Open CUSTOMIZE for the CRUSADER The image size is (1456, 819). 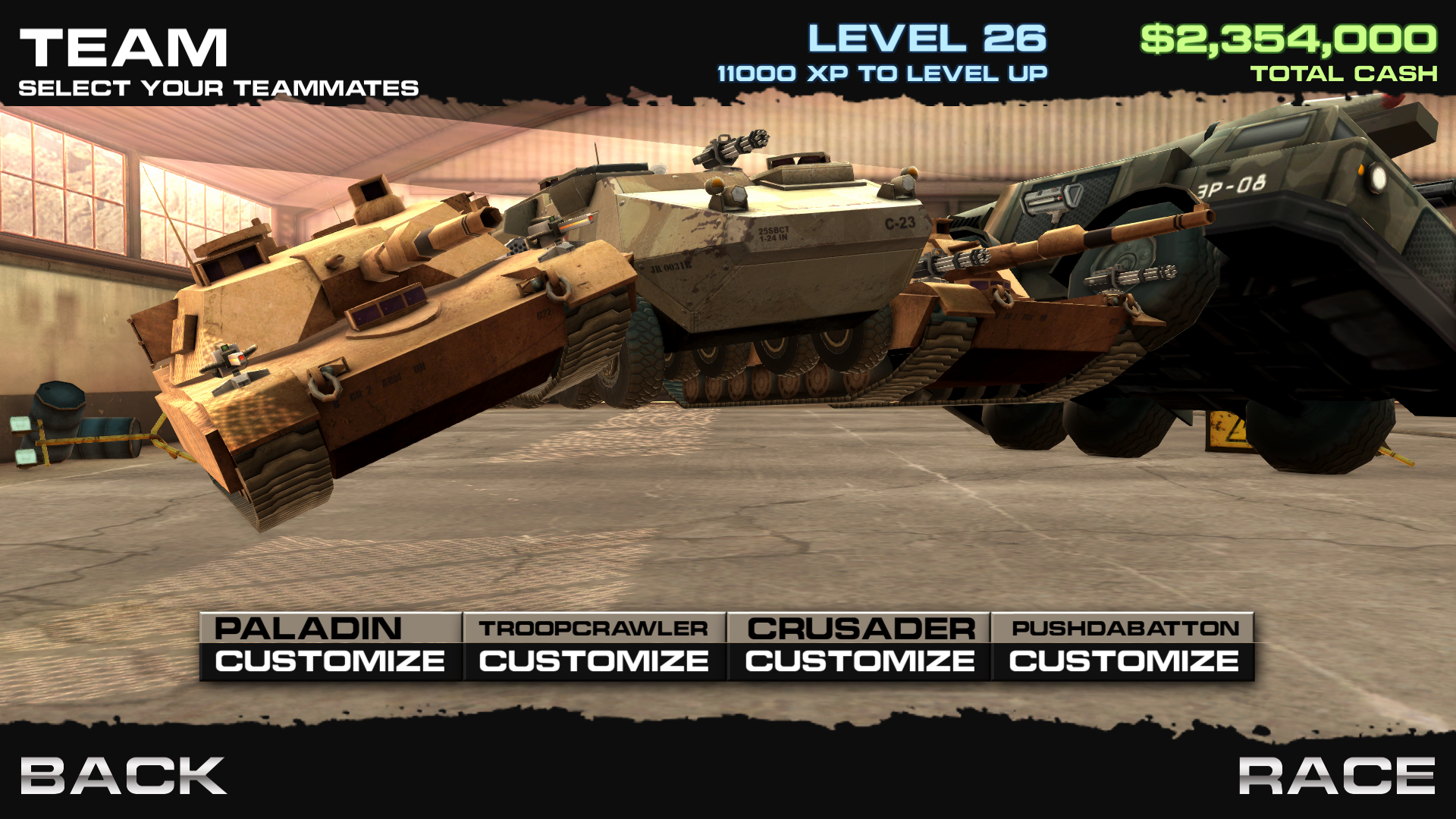click(858, 661)
